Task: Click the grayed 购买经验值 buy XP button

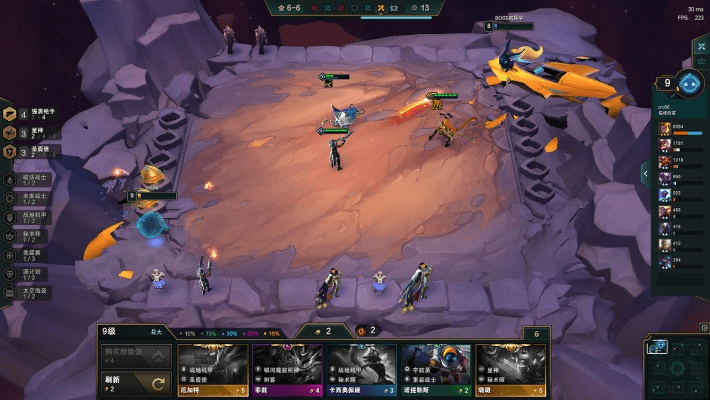Action: pos(137,353)
